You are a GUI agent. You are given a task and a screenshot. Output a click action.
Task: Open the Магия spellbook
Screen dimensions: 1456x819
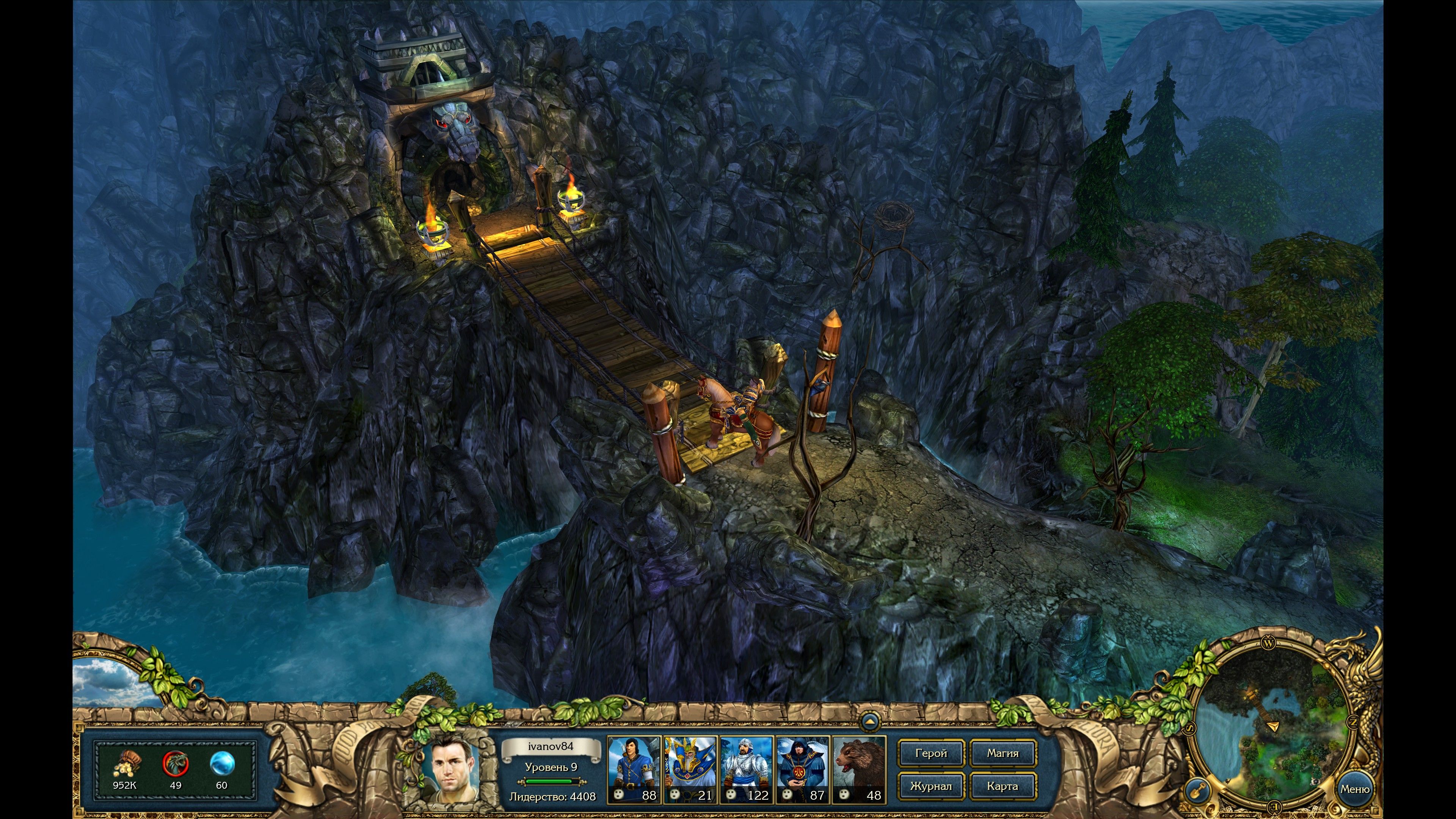[x=1003, y=753]
